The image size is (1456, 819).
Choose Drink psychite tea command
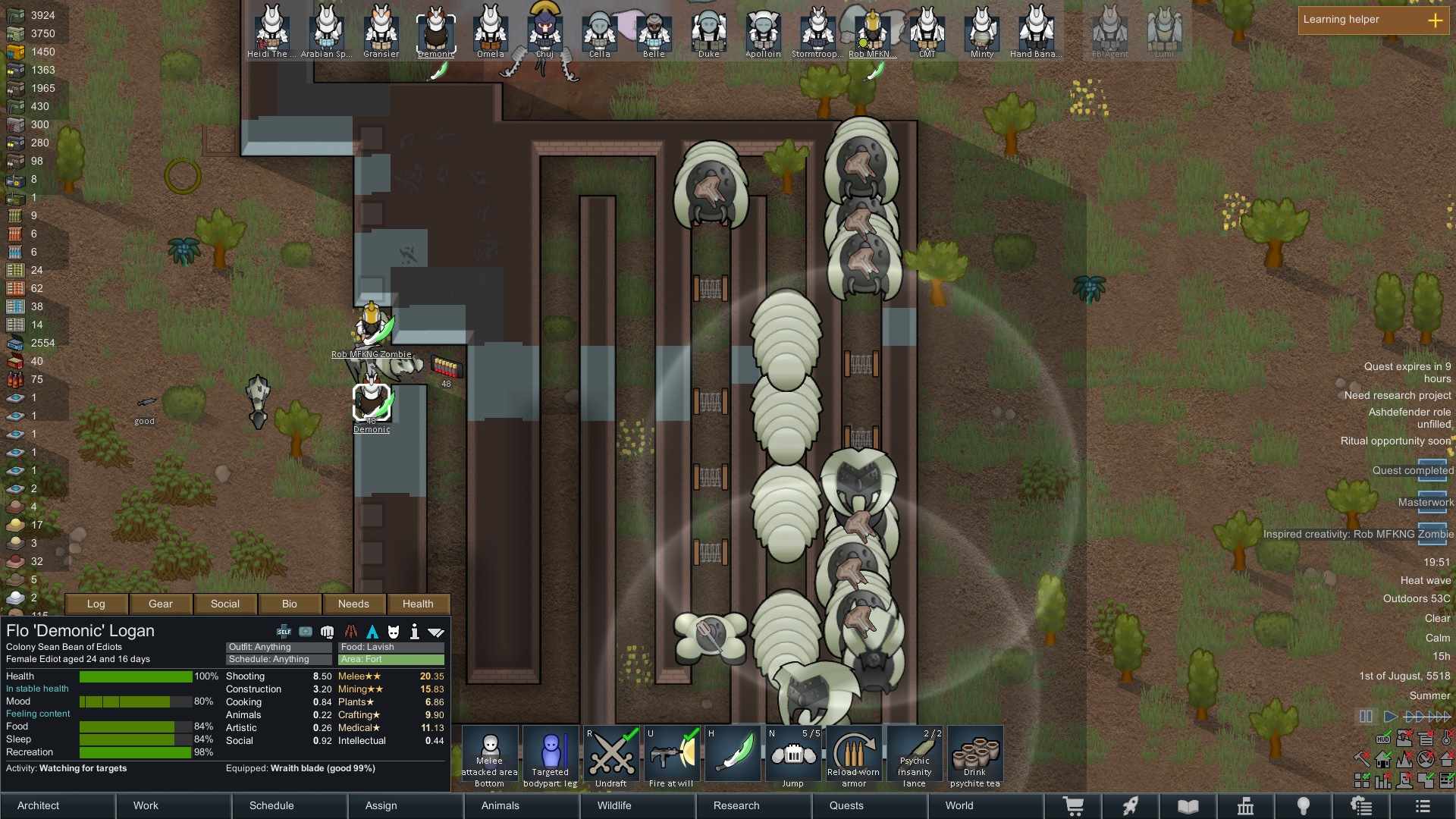tap(975, 756)
